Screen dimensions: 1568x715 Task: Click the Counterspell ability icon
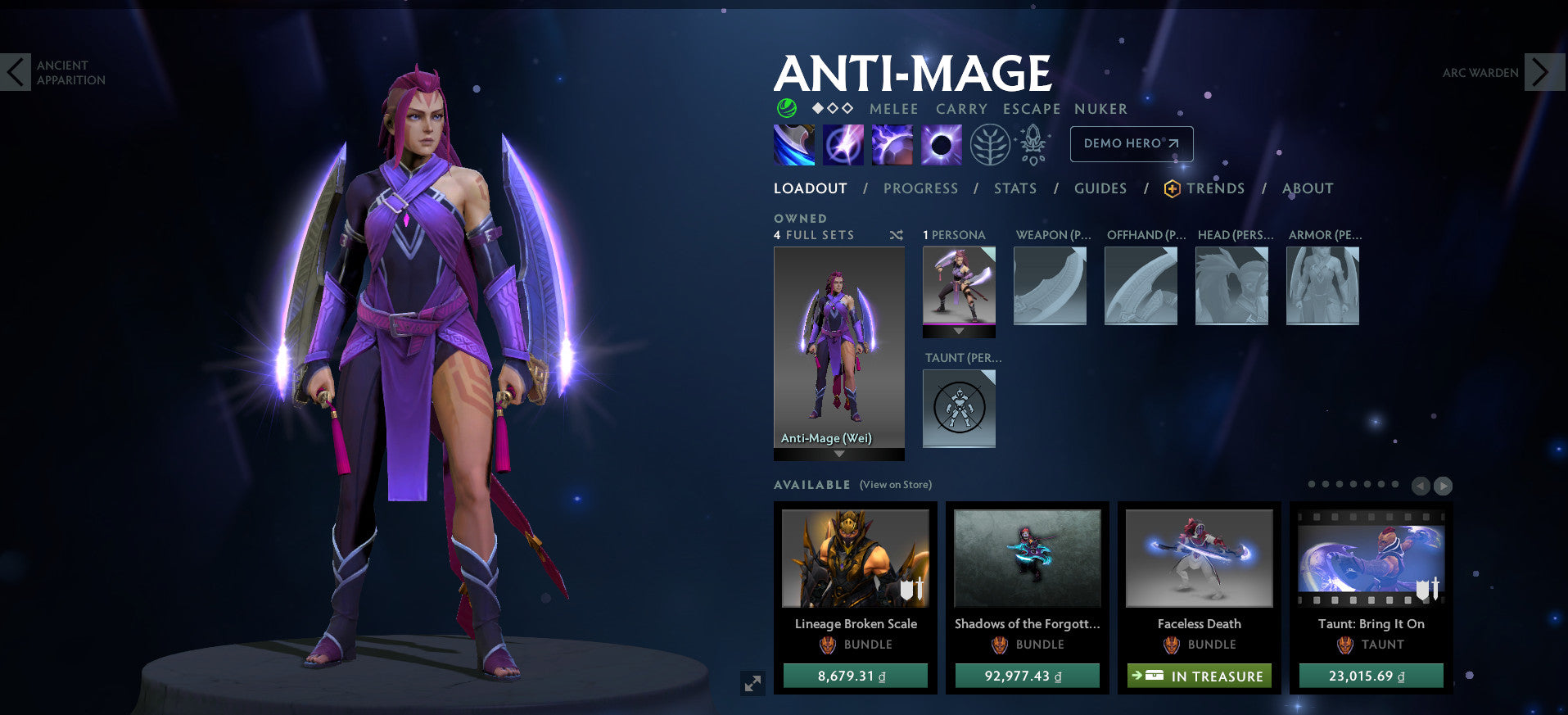892,144
